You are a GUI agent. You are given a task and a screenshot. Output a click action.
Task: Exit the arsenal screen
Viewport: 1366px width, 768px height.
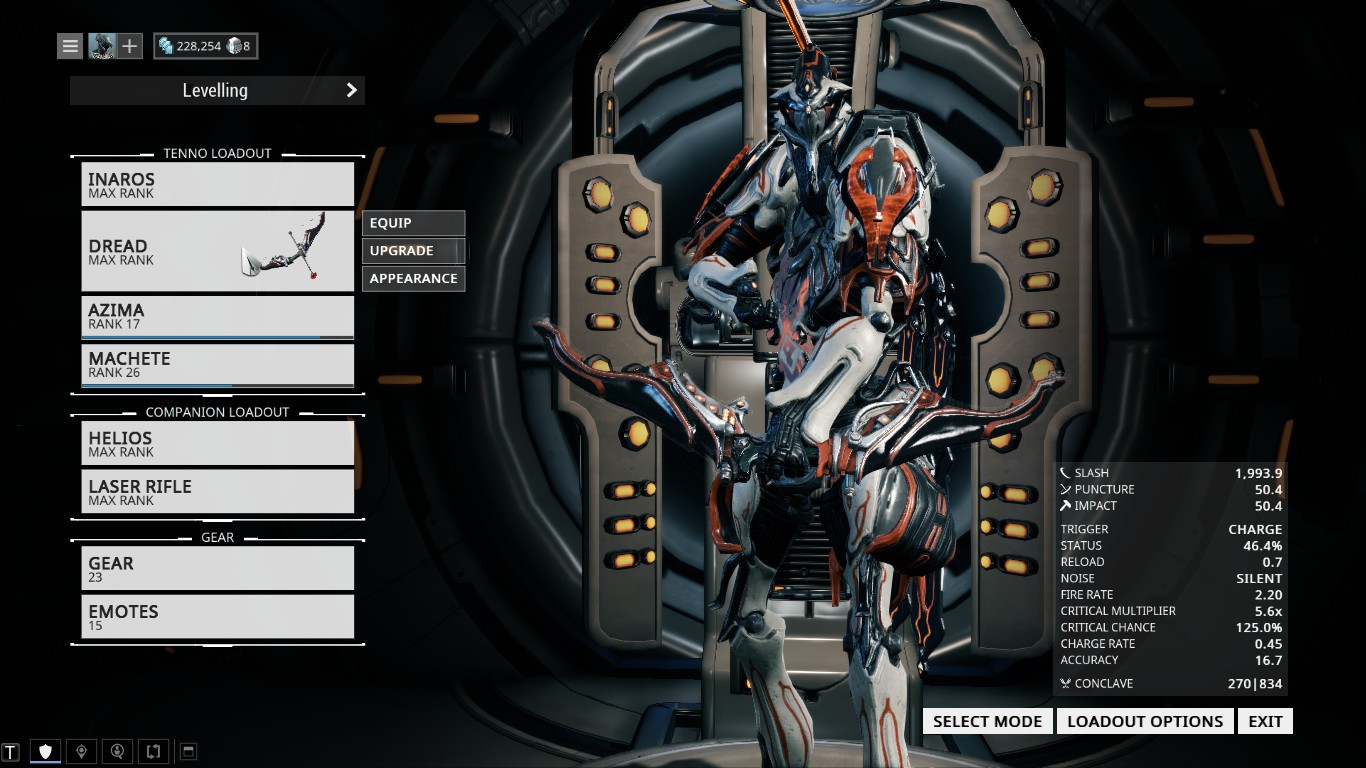pos(1265,721)
